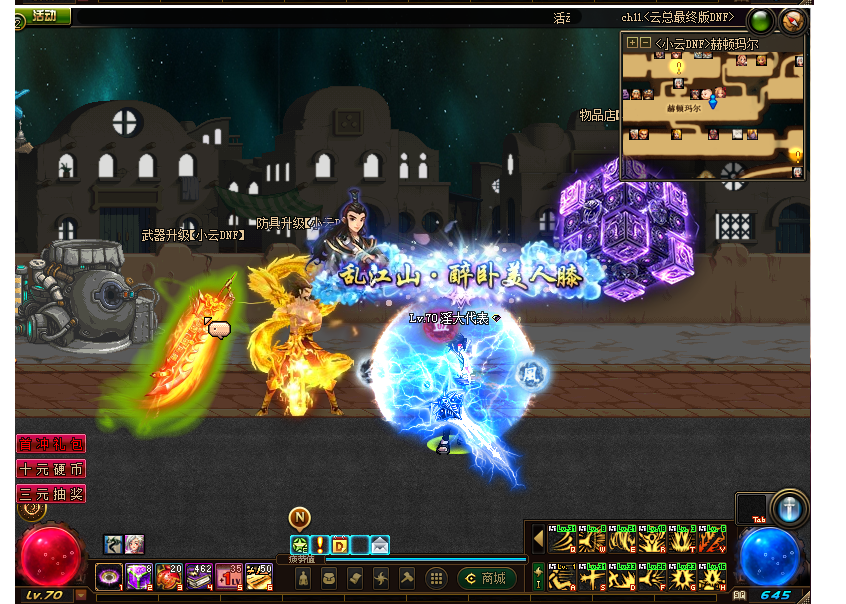Click the minimap zoom-in plus button
The height and width of the screenshot is (604, 846).
point(631,43)
